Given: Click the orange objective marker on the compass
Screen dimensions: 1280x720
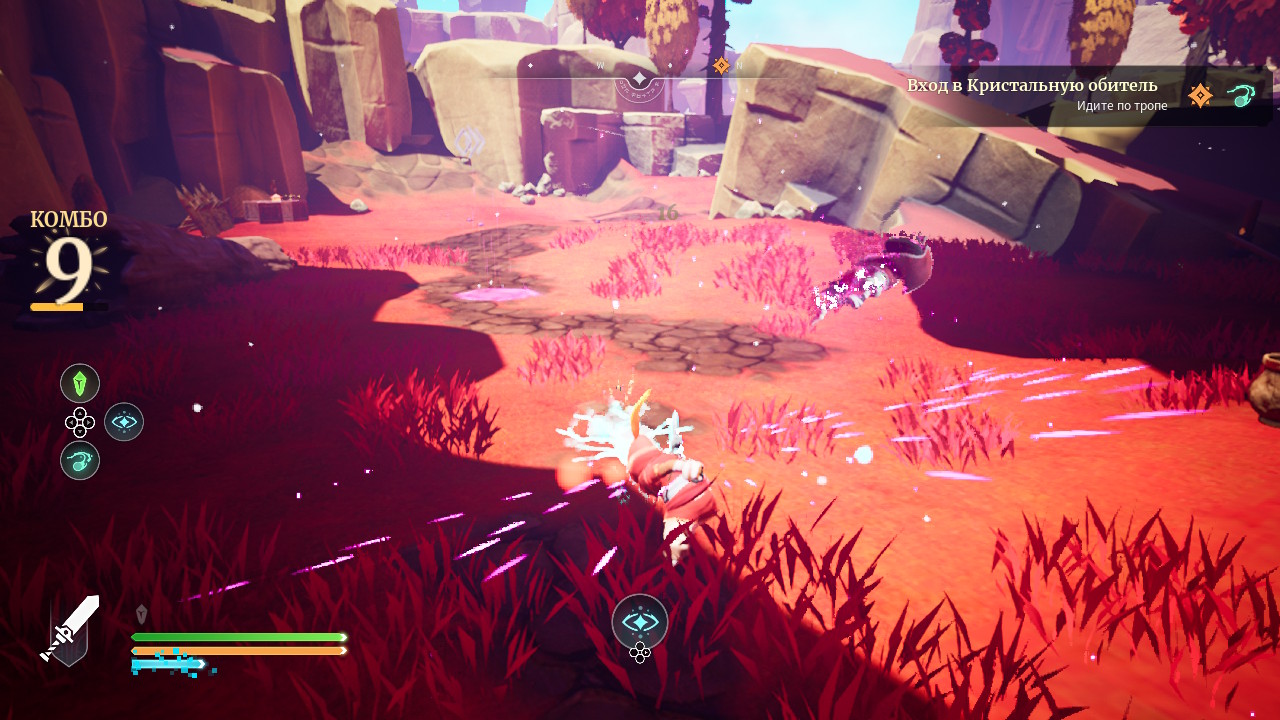Looking at the screenshot, I should [x=720, y=66].
